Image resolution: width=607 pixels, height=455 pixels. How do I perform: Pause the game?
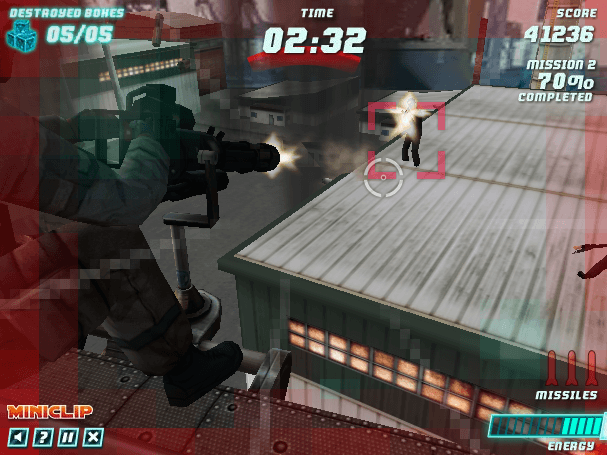[68, 436]
